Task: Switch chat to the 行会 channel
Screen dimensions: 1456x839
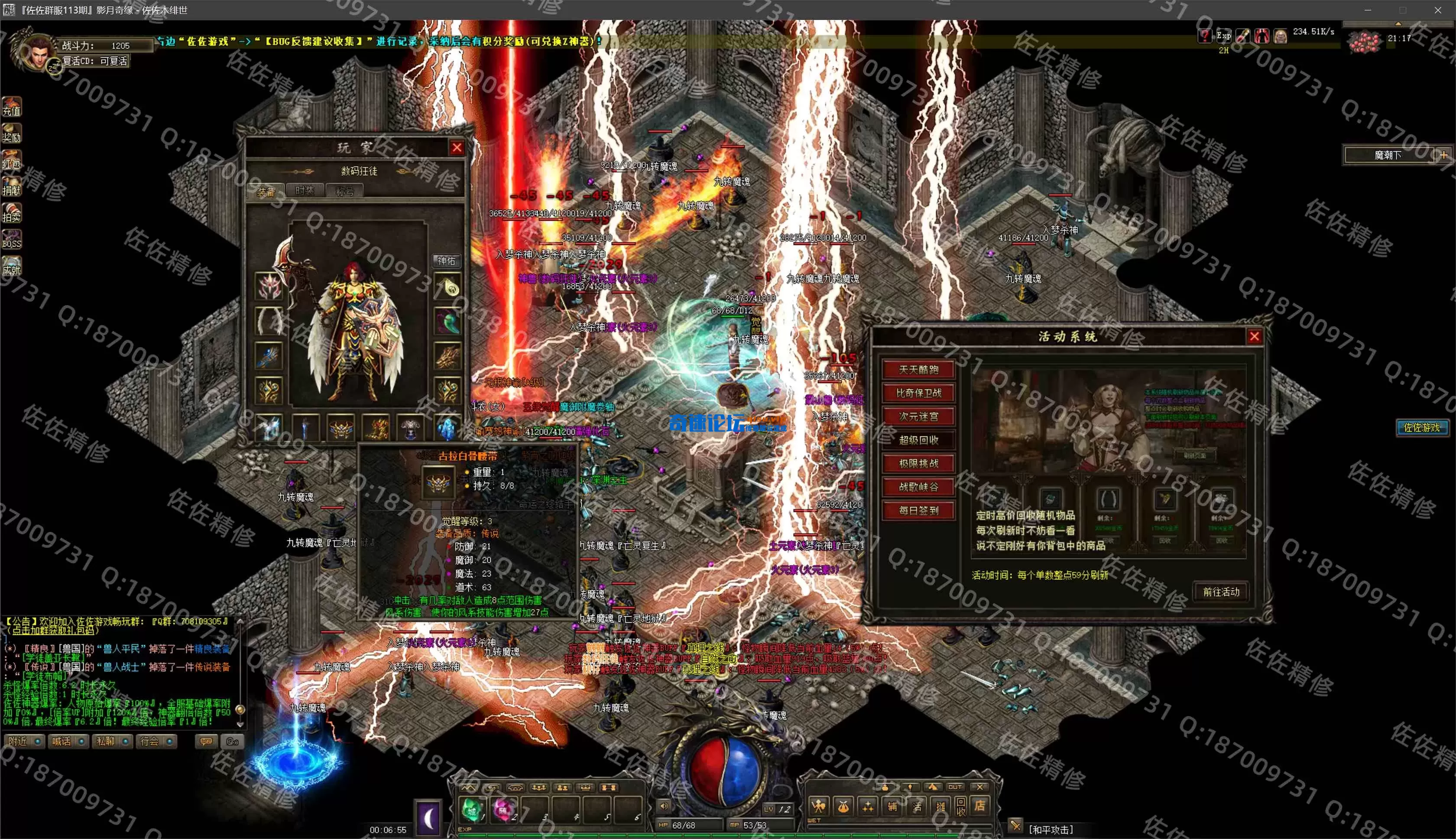Action: [155, 741]
